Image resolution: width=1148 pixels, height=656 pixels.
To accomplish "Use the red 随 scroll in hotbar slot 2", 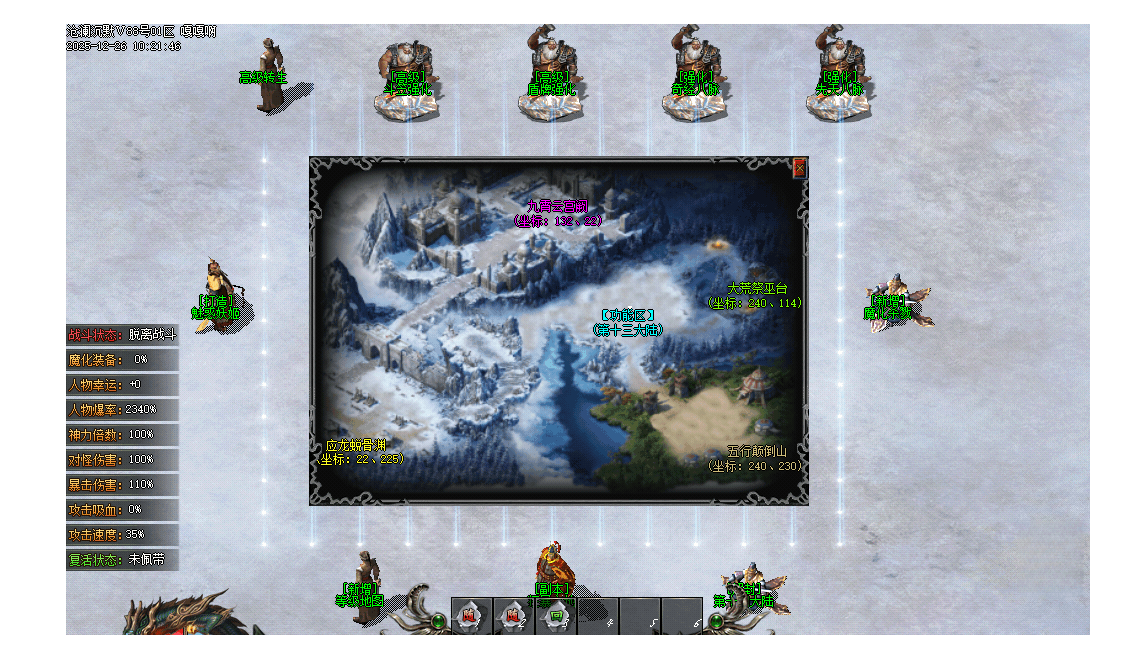I will tap(513, 617).
